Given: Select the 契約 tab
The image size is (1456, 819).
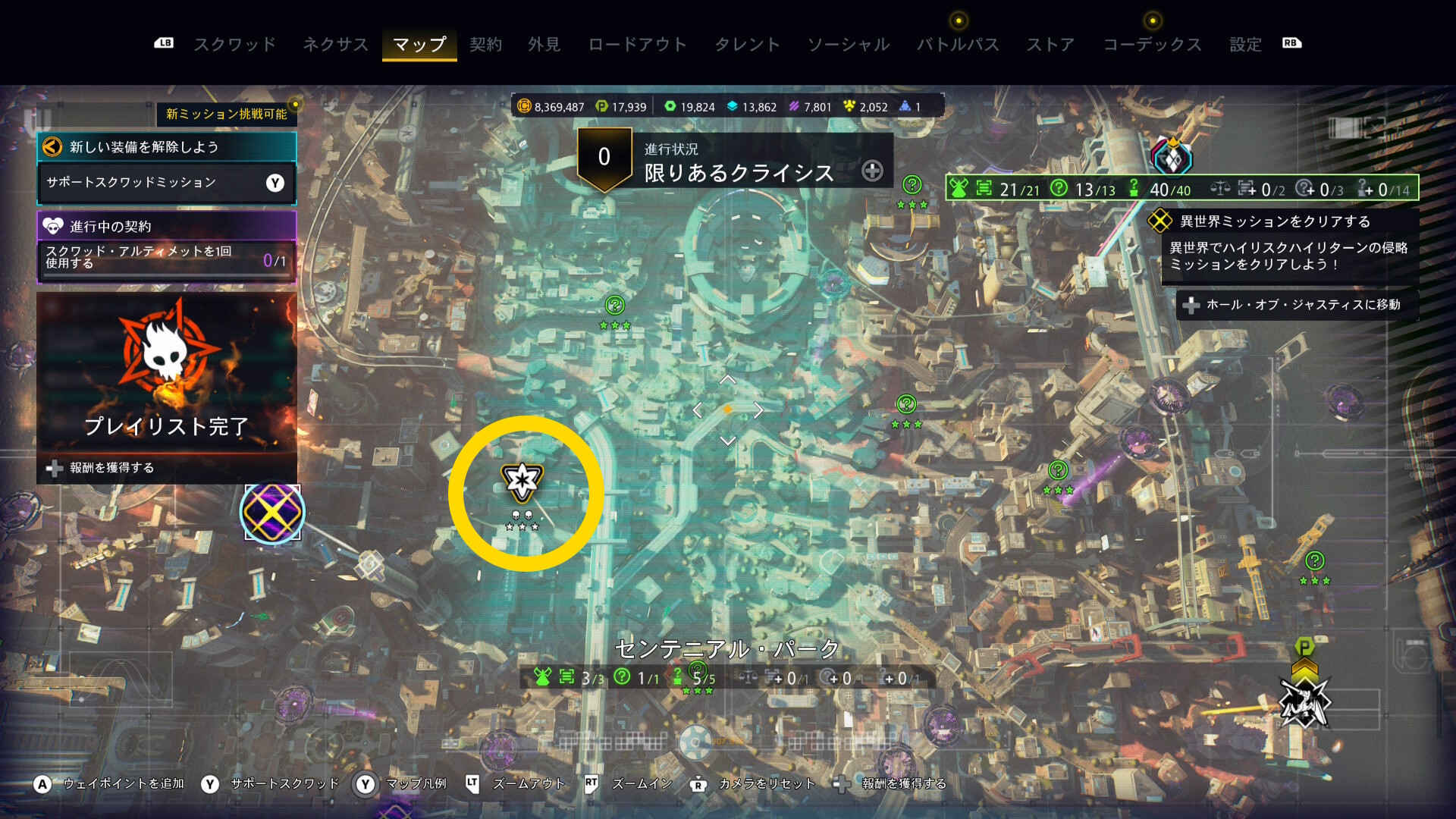Looking at the screenshot, I should tap(485, 45).
